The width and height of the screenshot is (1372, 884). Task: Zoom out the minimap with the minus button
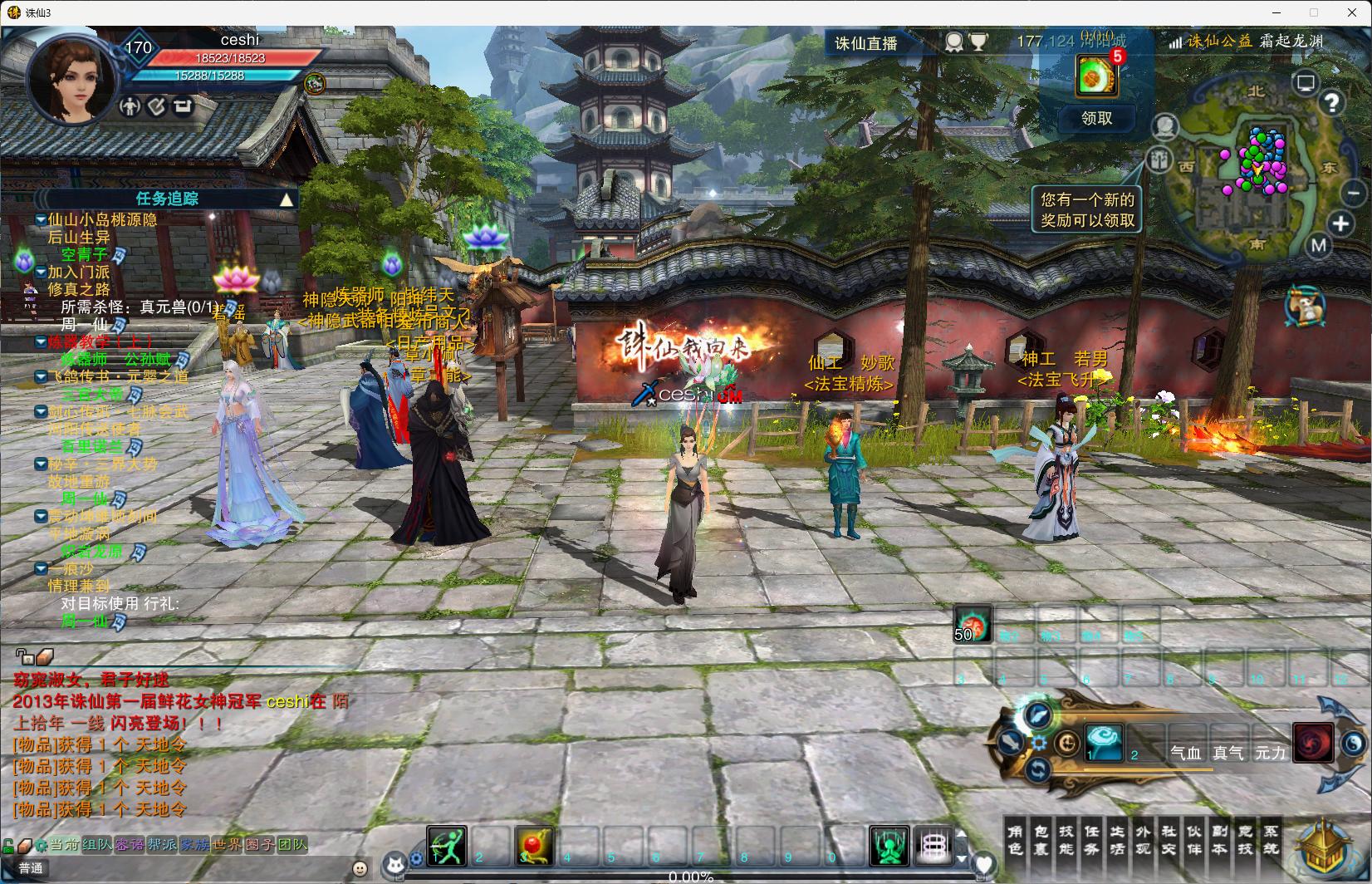[x=1351, y=194]
